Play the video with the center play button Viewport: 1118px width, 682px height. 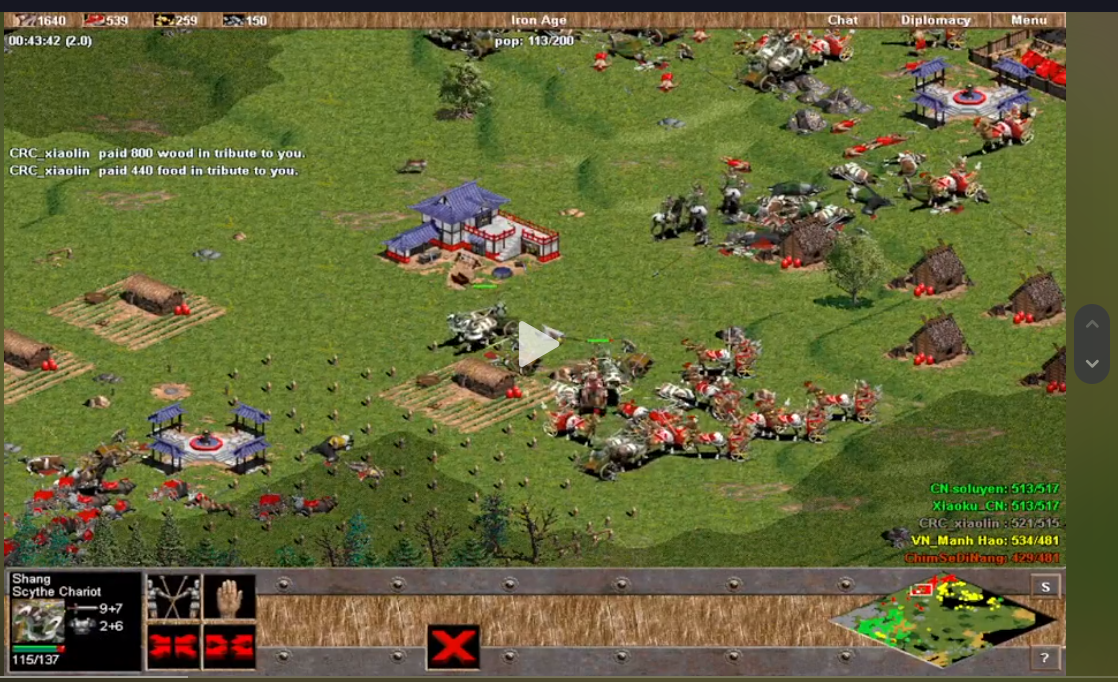point(537,345)
